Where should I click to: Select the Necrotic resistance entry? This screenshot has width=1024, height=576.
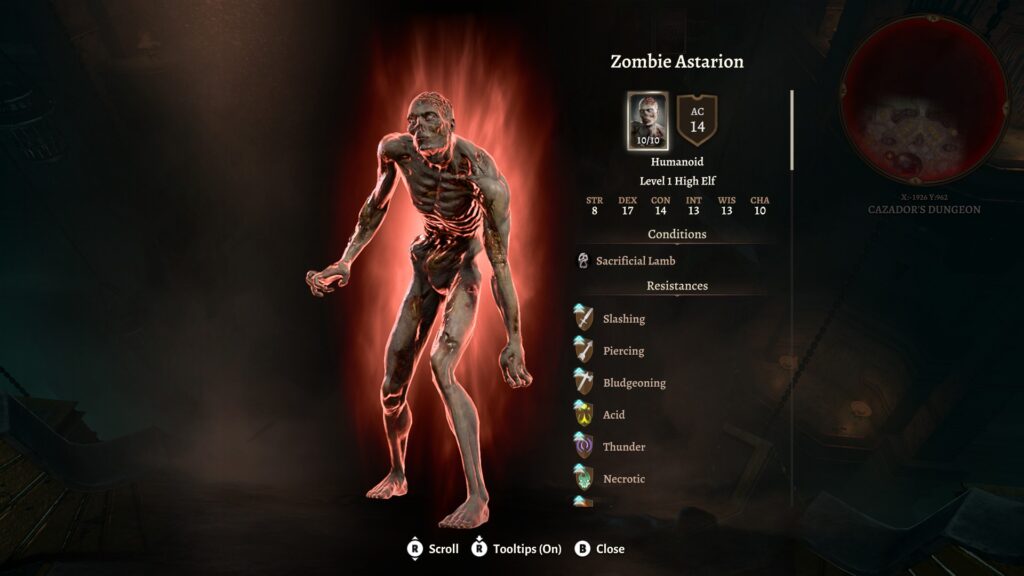click(x=623, y=479)
